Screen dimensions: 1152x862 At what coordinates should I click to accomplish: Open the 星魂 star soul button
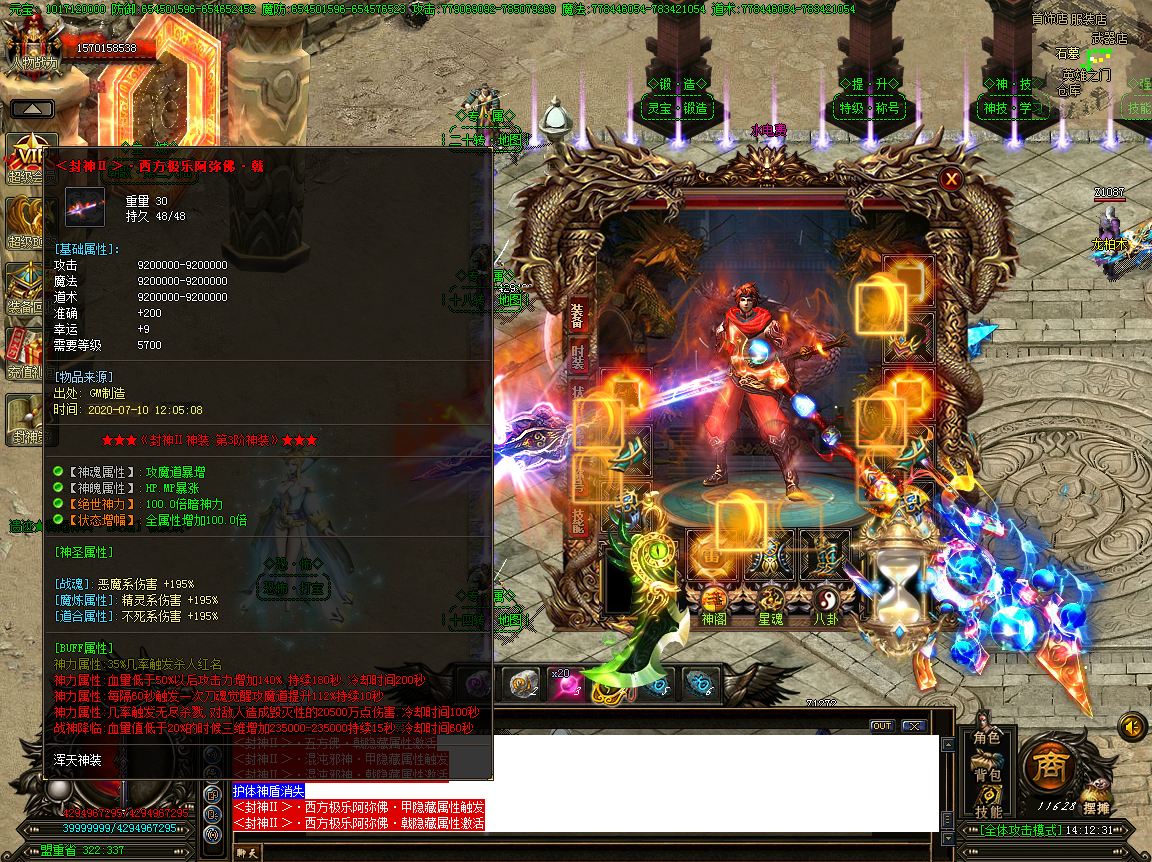coord(770,605)
